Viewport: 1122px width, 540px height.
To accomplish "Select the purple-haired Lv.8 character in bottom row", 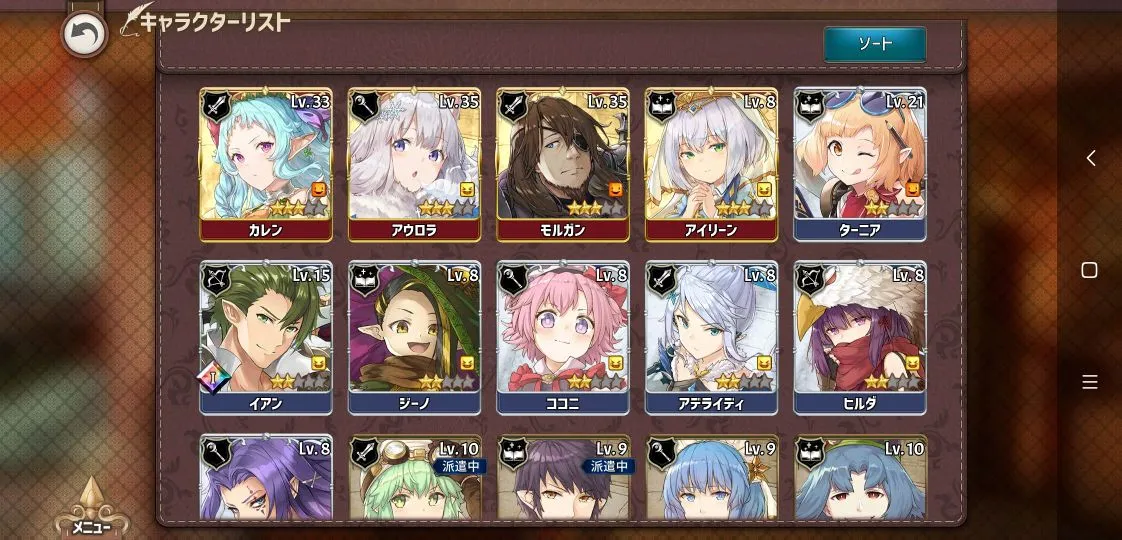I will tap(265, 480).
